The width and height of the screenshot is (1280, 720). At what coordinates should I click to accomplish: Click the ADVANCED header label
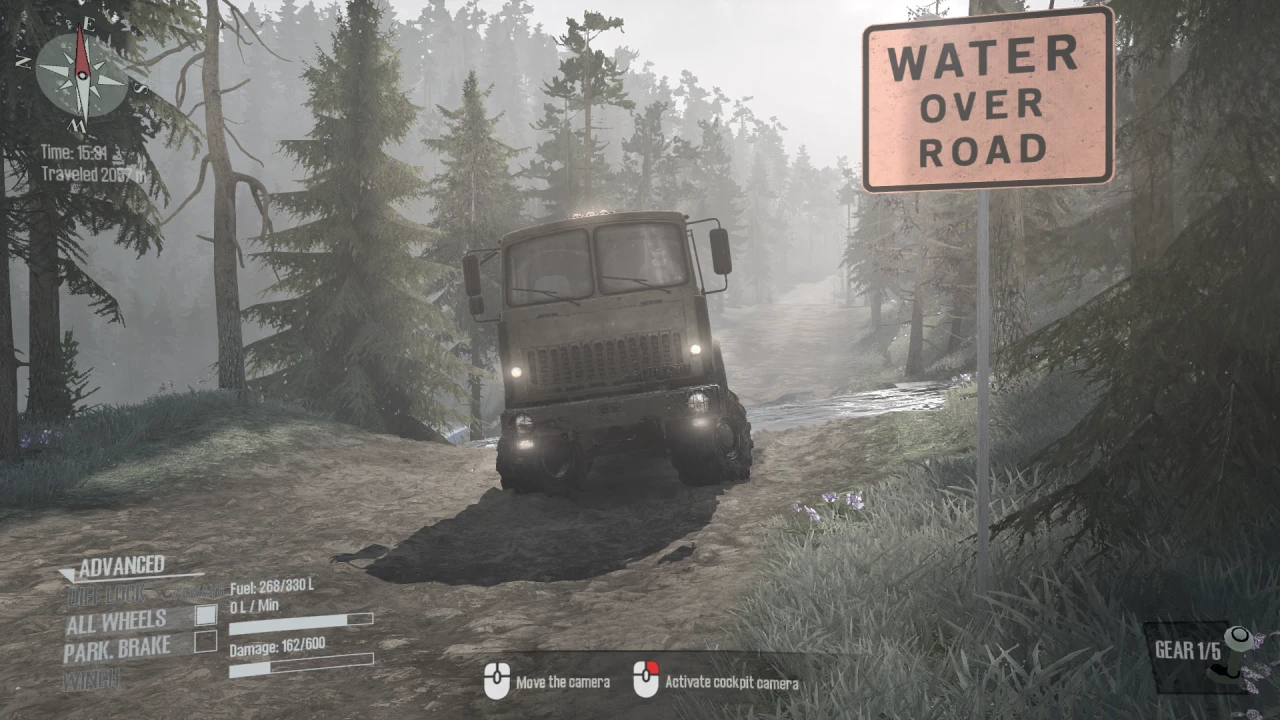click(x=123, y=564)
